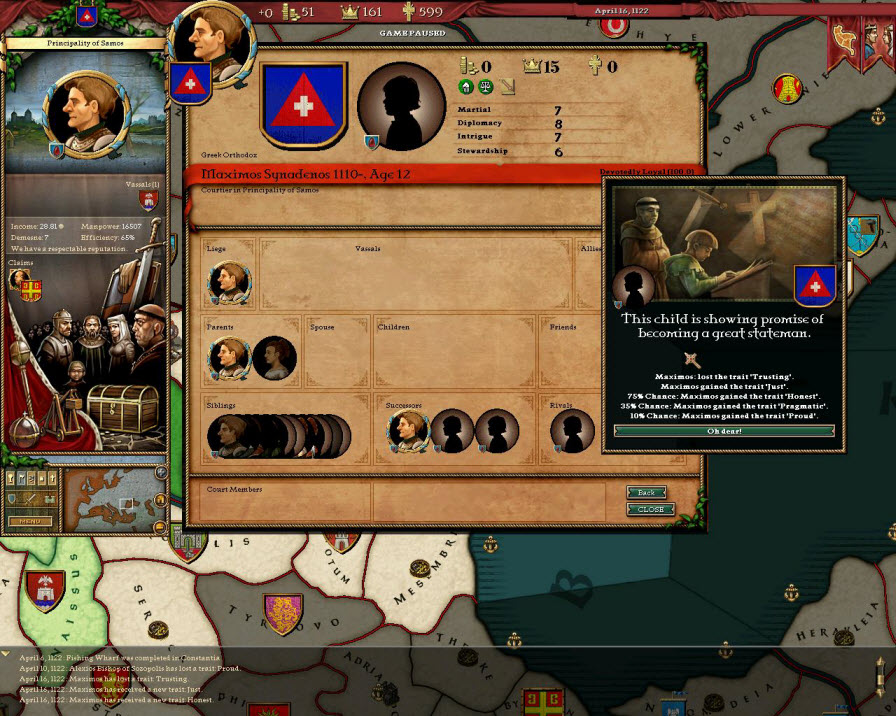View the mother's portrait under Parents
This screenshot has width=896, height=716.
click(272, 357)
